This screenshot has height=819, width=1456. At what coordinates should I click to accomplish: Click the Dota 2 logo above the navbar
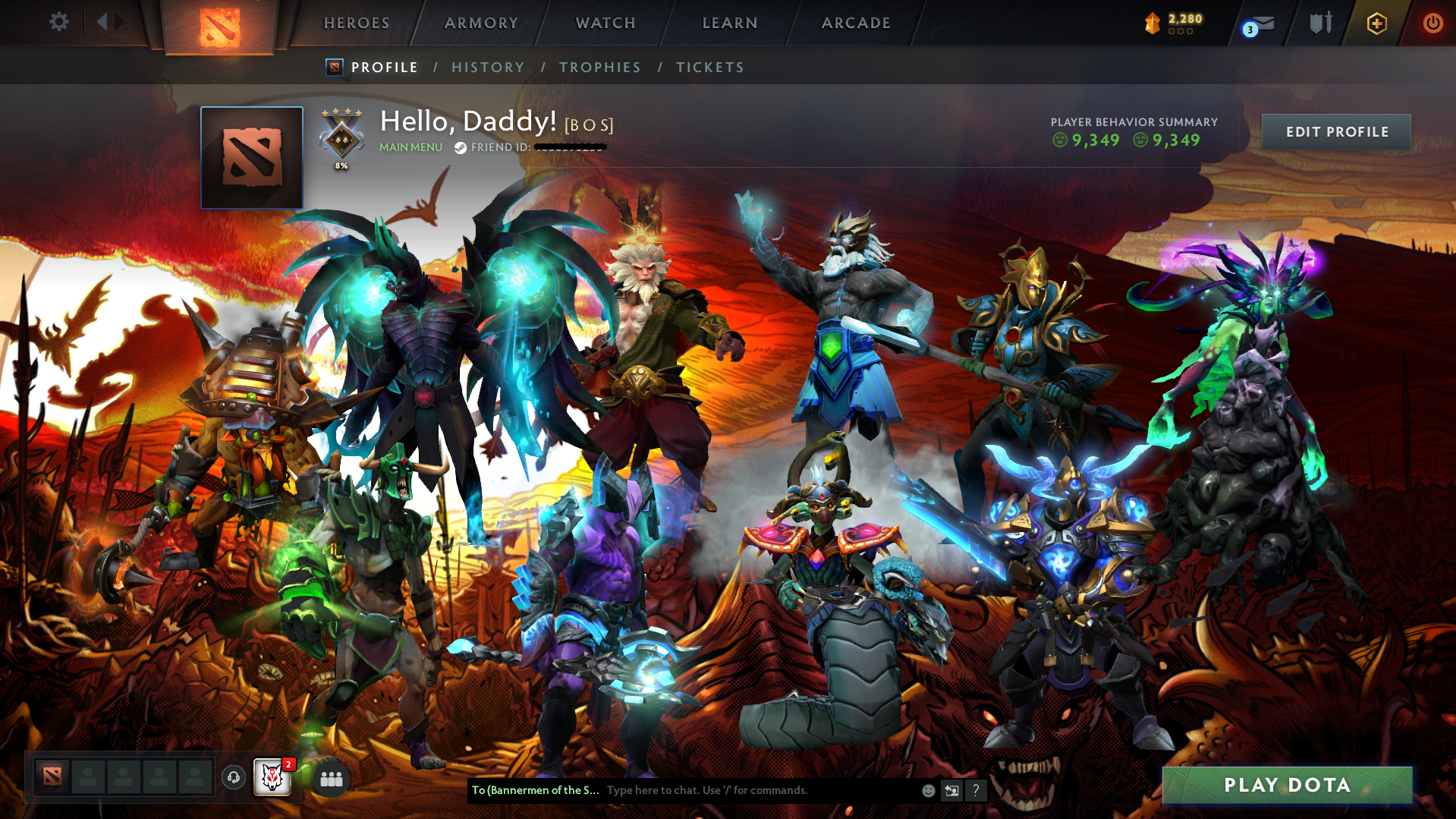[x=220, y=24]
